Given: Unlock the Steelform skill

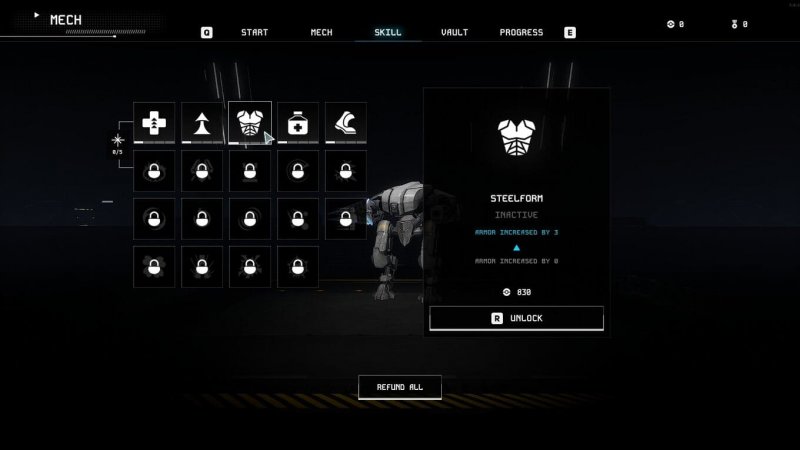Looking at the screenshot, I should (x=516, y=318).
